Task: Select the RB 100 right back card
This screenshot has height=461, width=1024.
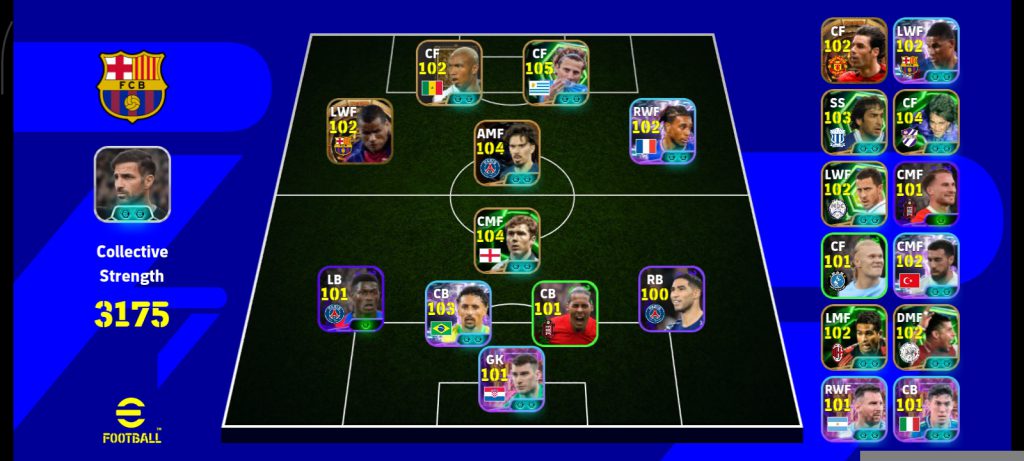Action: coord(671,298)
